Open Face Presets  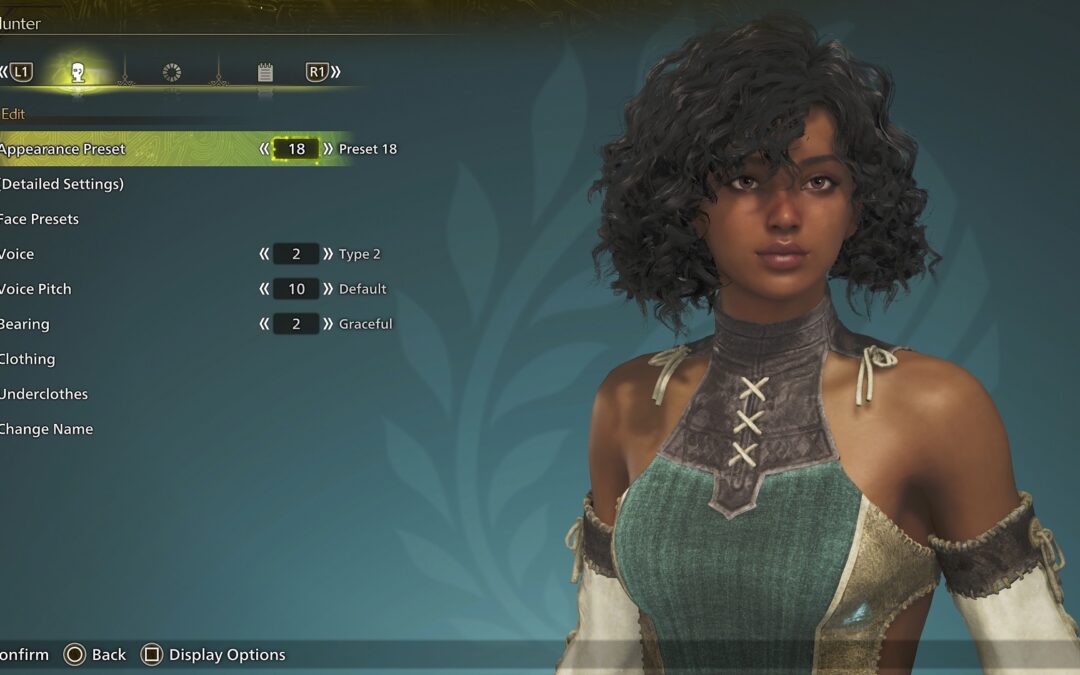(x=40, y=219)
